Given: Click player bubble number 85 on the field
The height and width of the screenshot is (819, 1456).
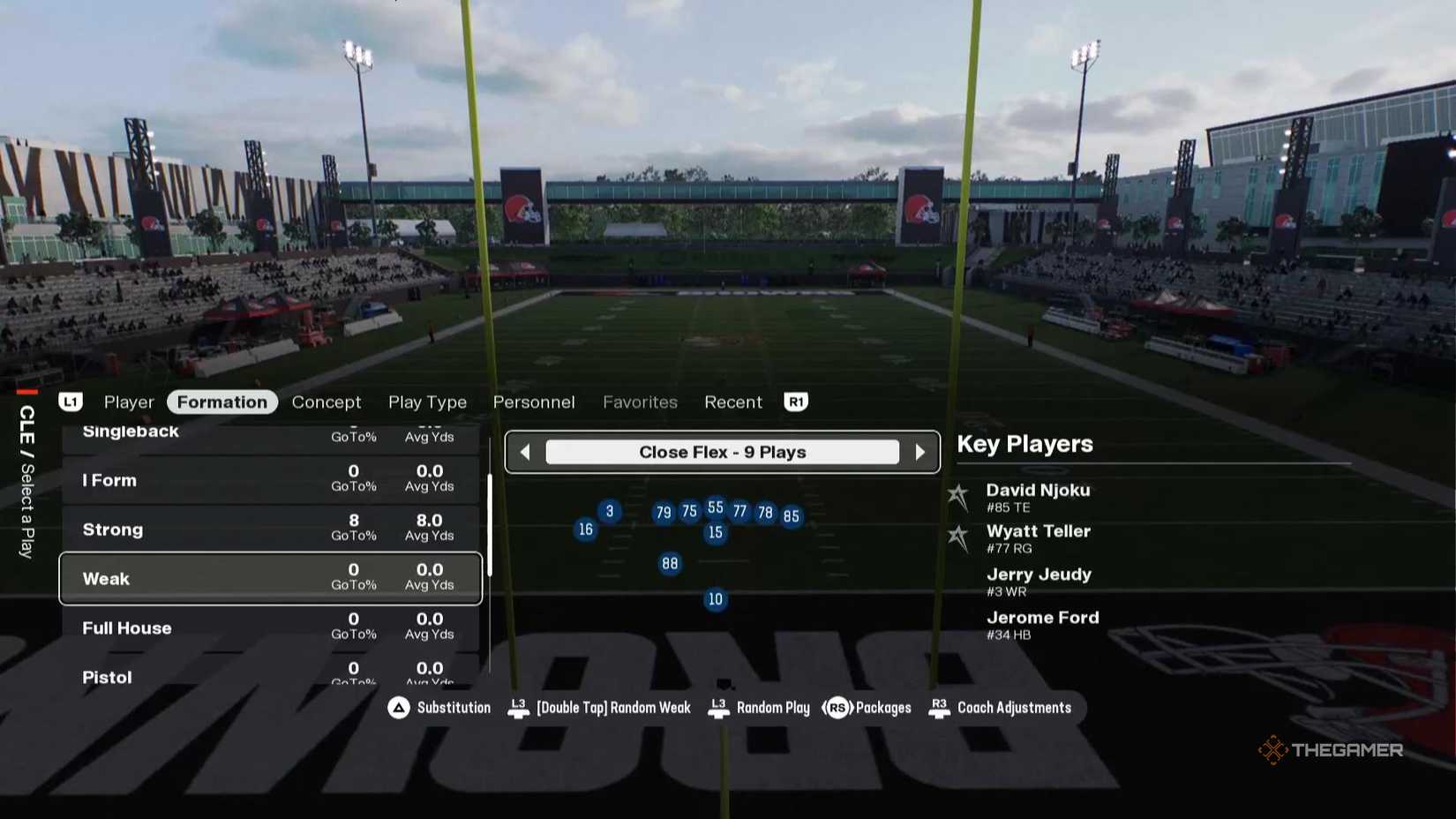Looking at the screenshot, I should click(x=791, y=516).
